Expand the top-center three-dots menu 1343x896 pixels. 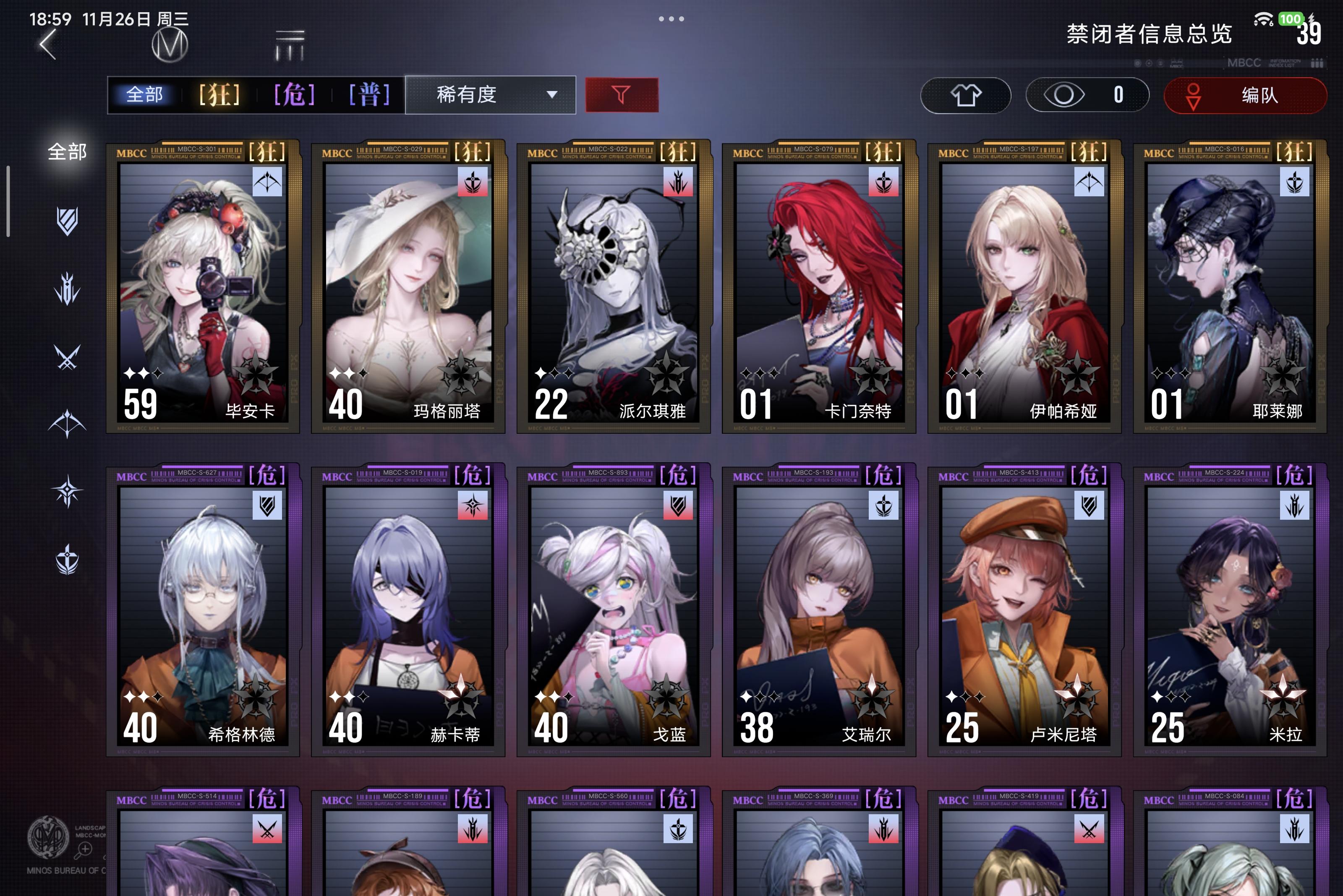(x=671, y=19)
